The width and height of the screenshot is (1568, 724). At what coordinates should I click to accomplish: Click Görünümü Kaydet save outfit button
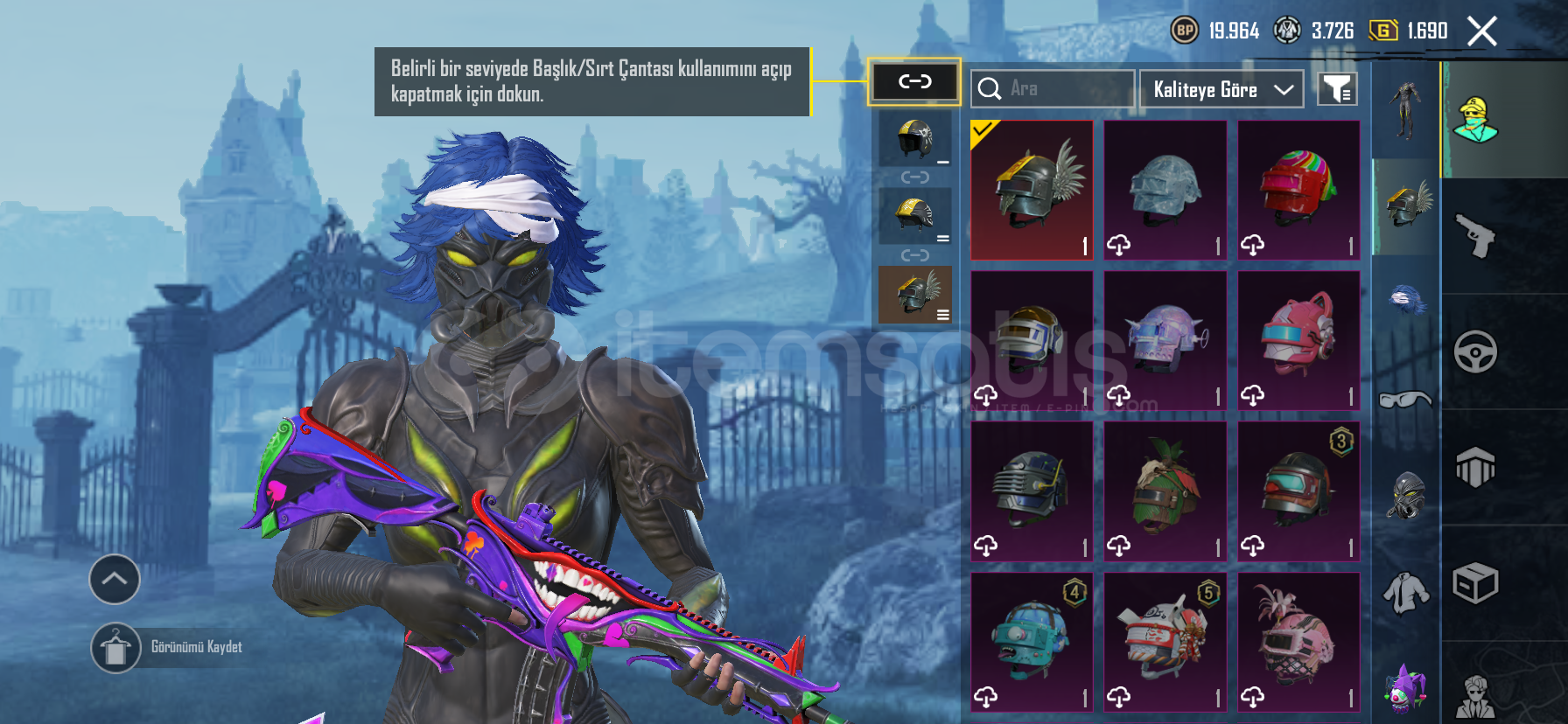(x=116, y=648)
